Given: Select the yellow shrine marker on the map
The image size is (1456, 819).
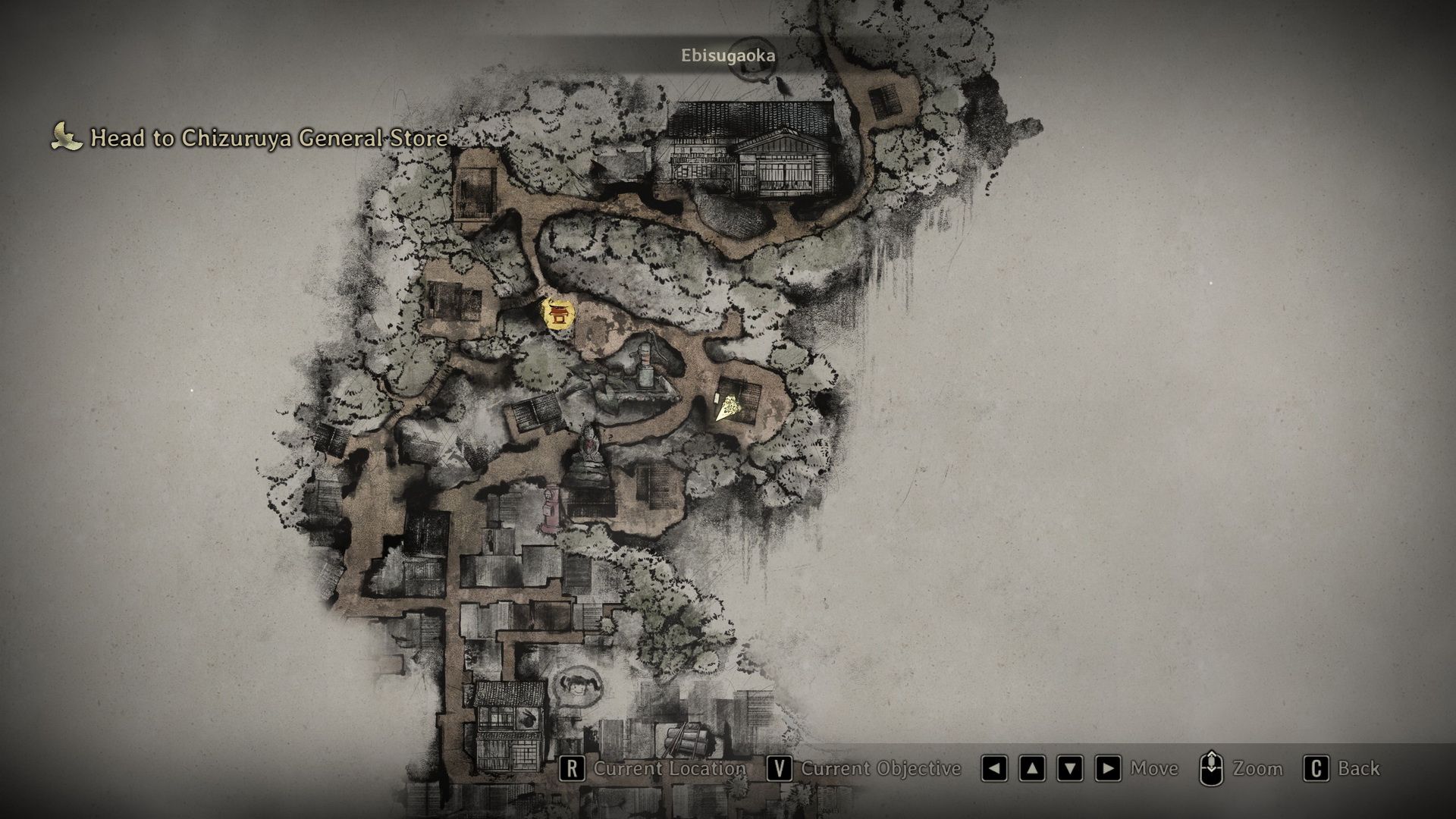Looking at the screenshot, I should click(x=558, y=315).
